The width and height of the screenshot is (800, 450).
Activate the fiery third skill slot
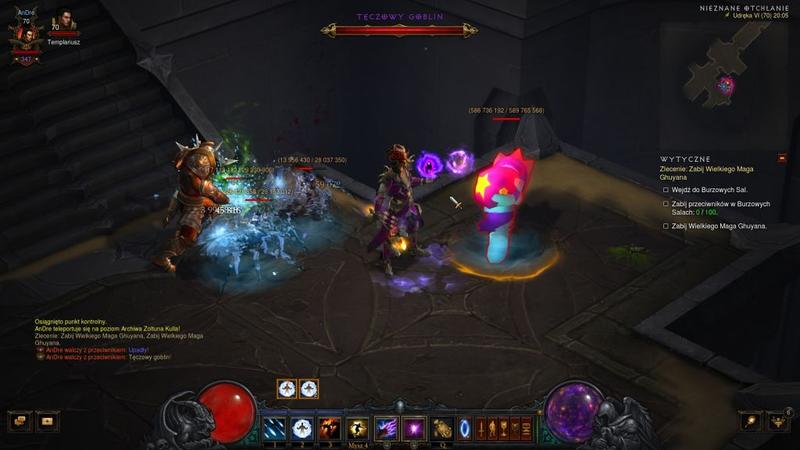(x=329, y=428)
